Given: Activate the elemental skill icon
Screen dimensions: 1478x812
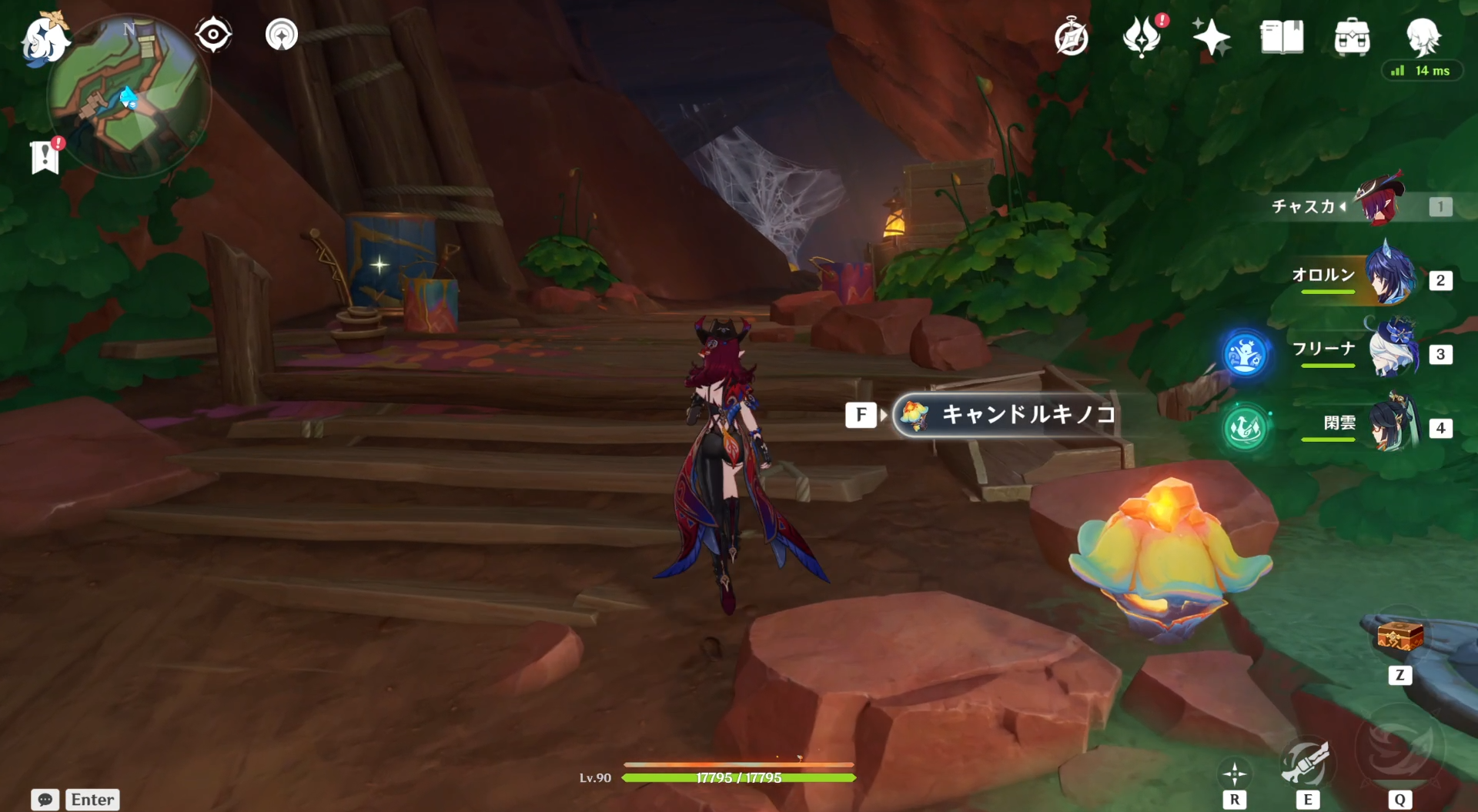Looking at the screenshot, I should pos(1306,764).
